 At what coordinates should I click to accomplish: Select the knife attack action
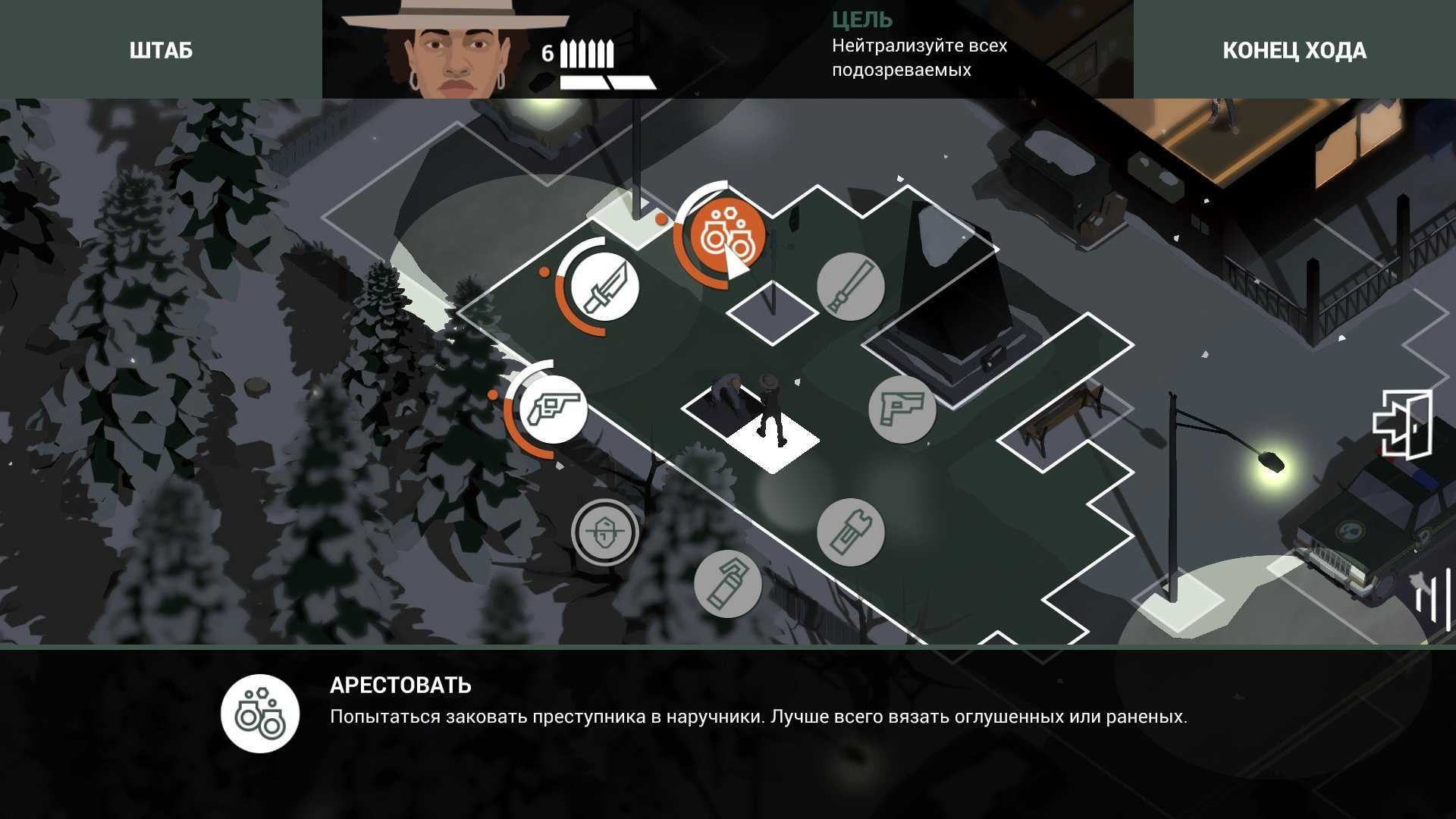coord(604,287)
